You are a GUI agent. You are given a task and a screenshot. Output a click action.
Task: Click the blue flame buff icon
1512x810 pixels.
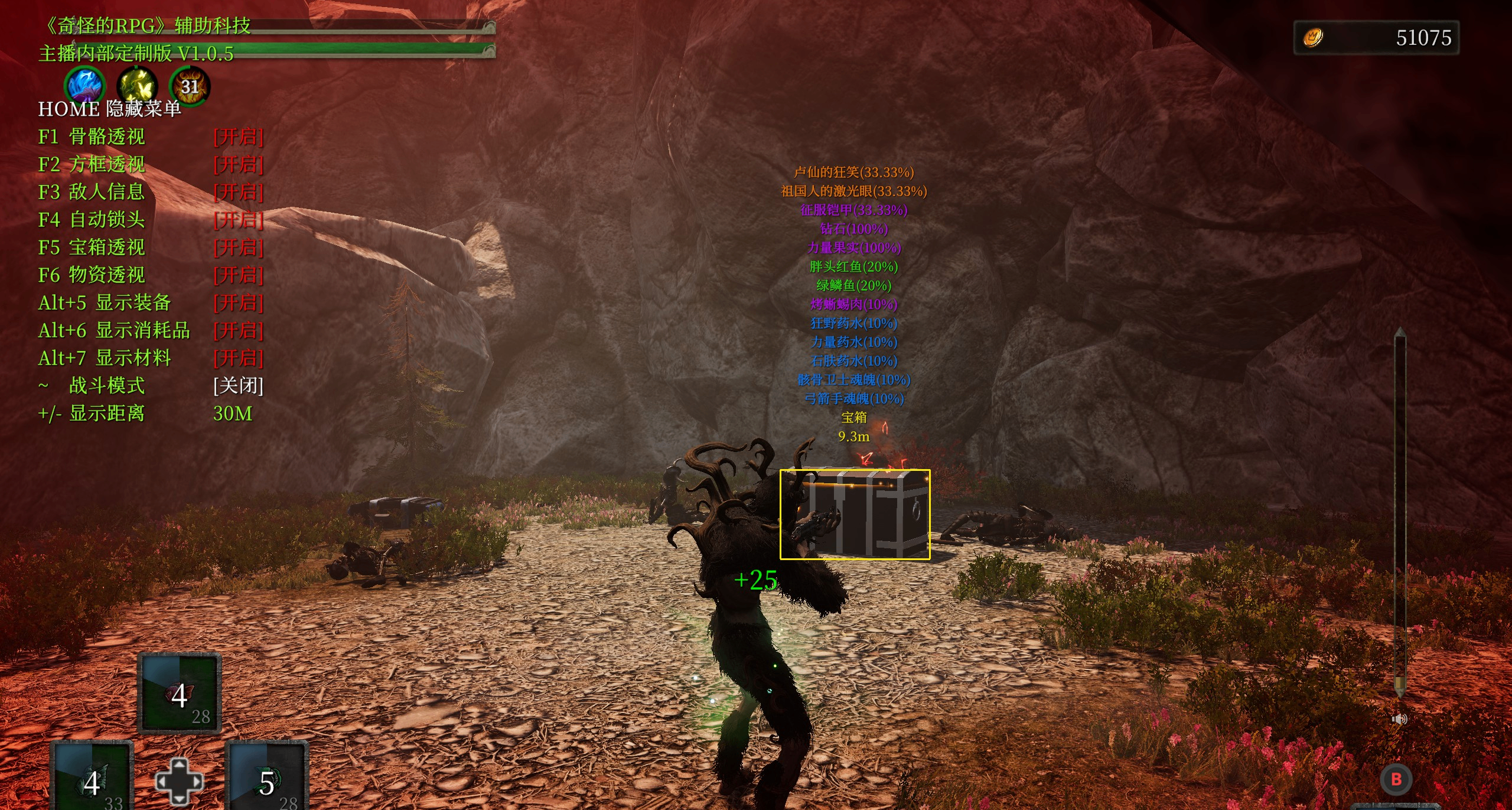[x=85, y=86]
